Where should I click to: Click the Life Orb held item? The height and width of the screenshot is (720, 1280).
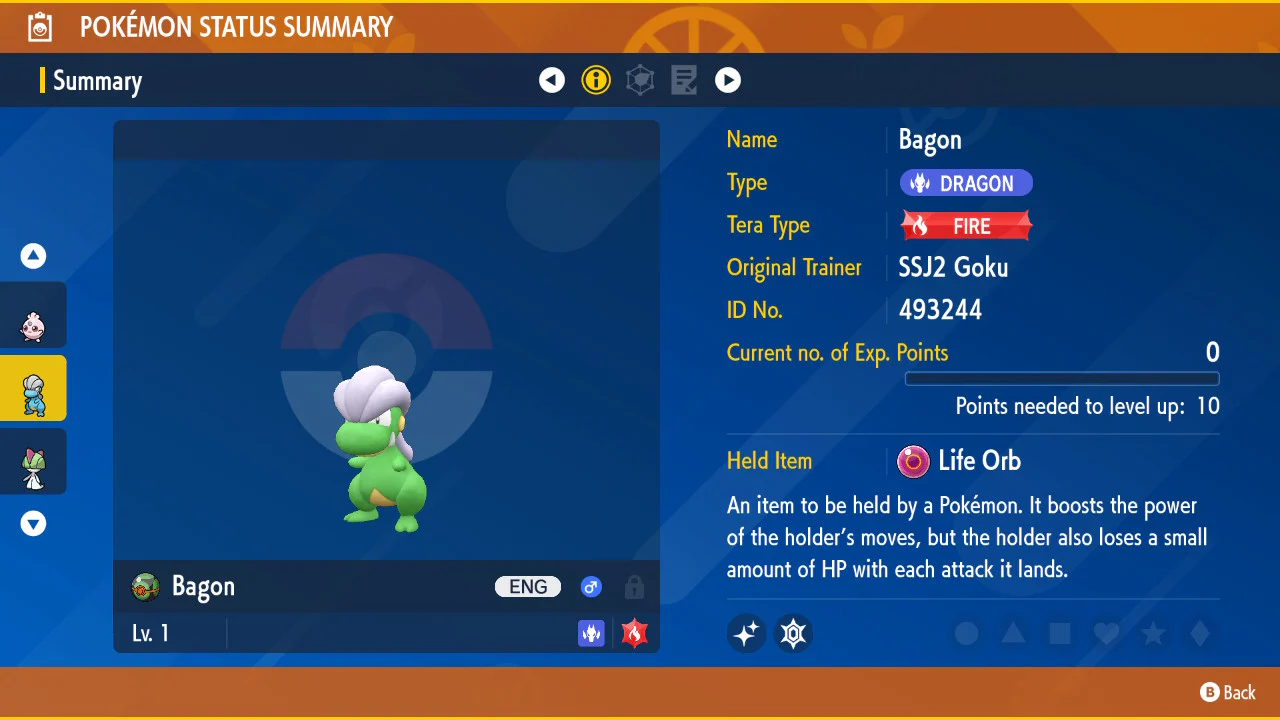tap(960, 461)
